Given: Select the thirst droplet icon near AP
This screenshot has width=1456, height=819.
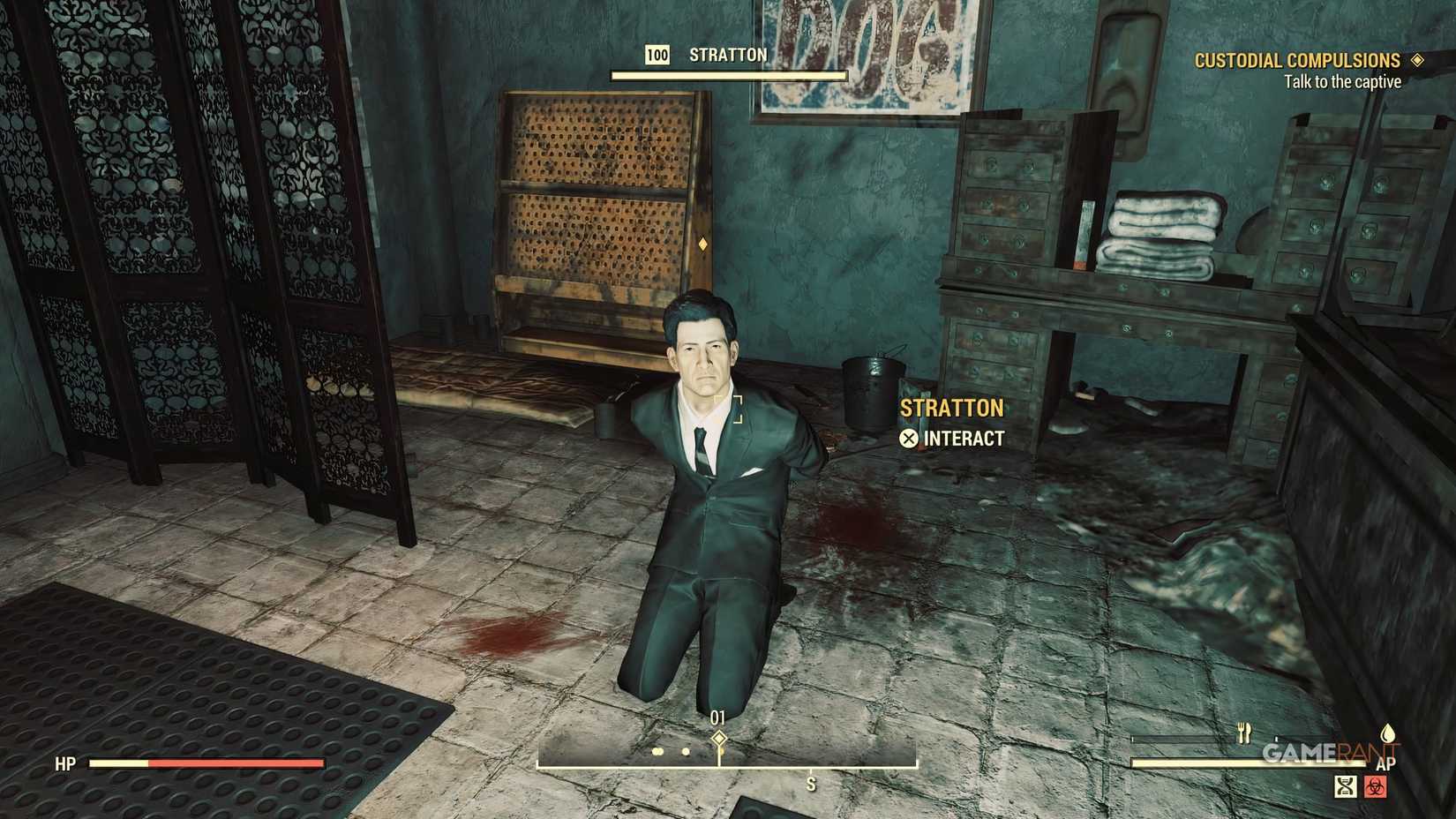Looking at the screenshot, I should [x=1388, y=733].
